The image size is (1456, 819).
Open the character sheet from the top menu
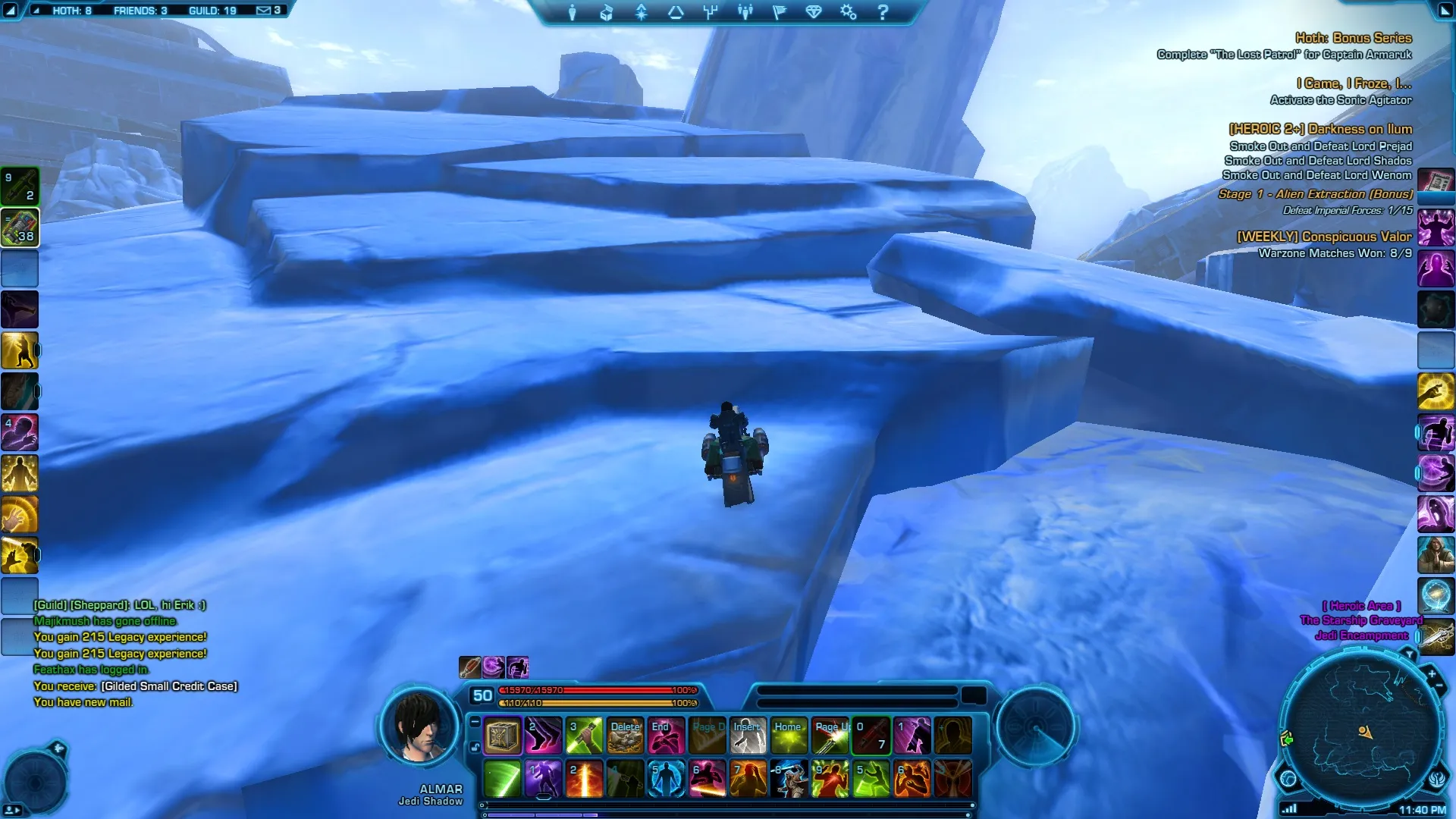coord(572,12)
